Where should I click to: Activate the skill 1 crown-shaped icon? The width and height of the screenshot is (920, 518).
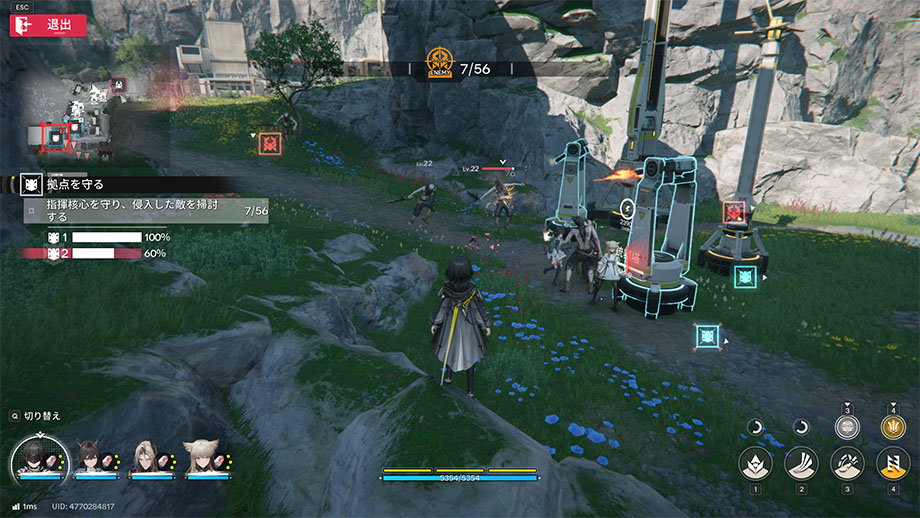755,463
